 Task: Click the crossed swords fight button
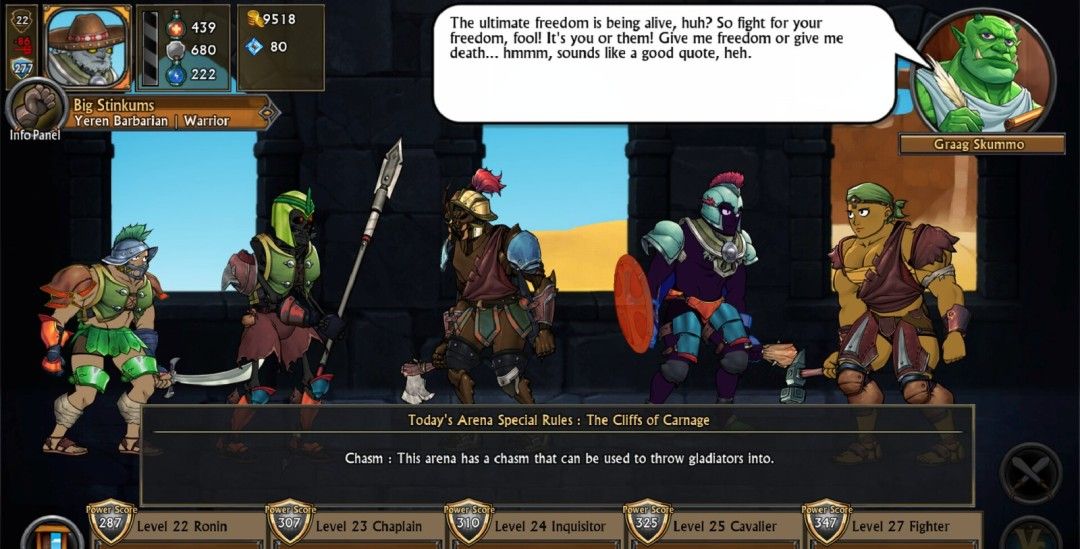(1030, 473)
